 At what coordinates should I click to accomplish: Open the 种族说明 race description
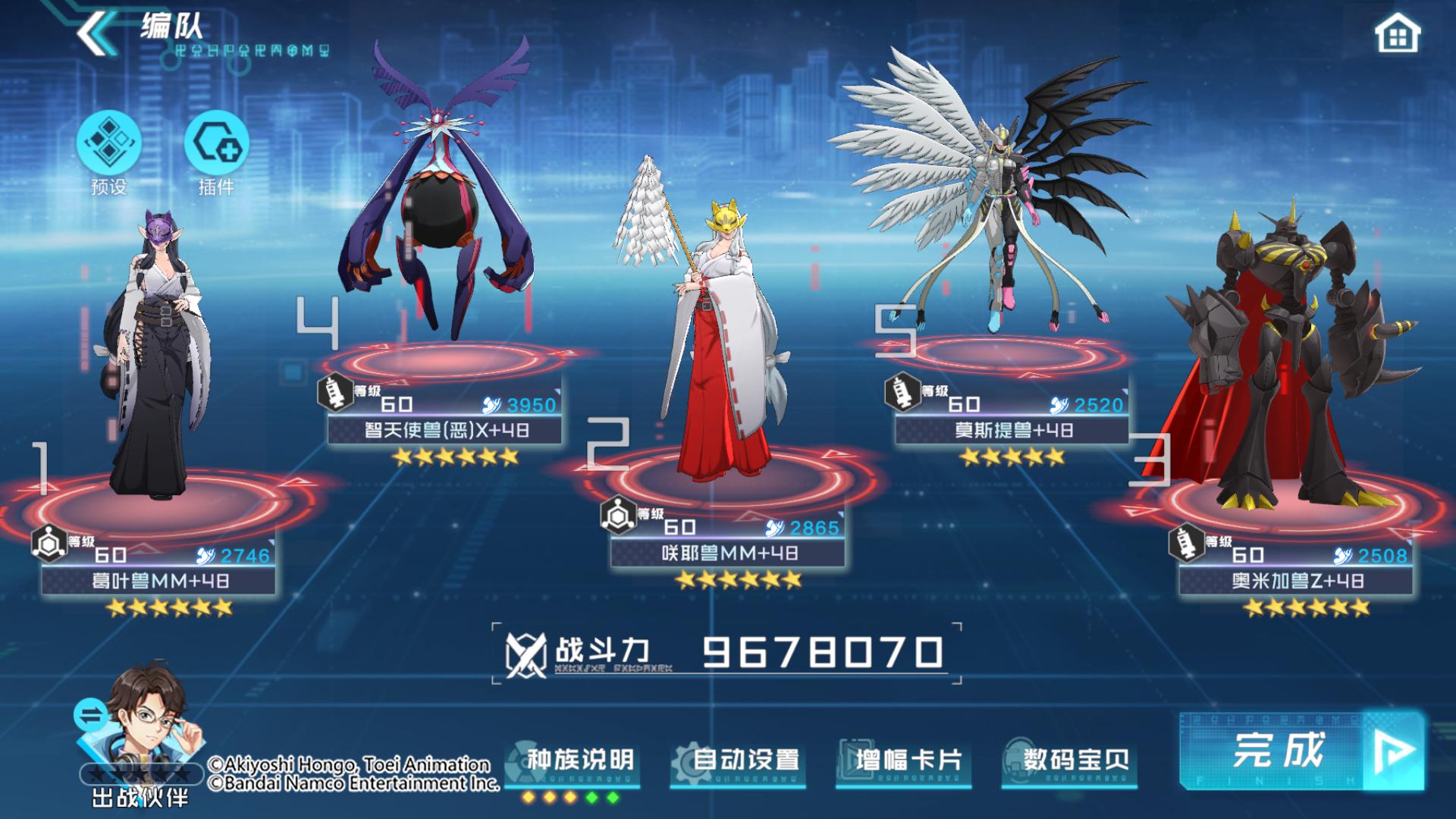point(579,760)
